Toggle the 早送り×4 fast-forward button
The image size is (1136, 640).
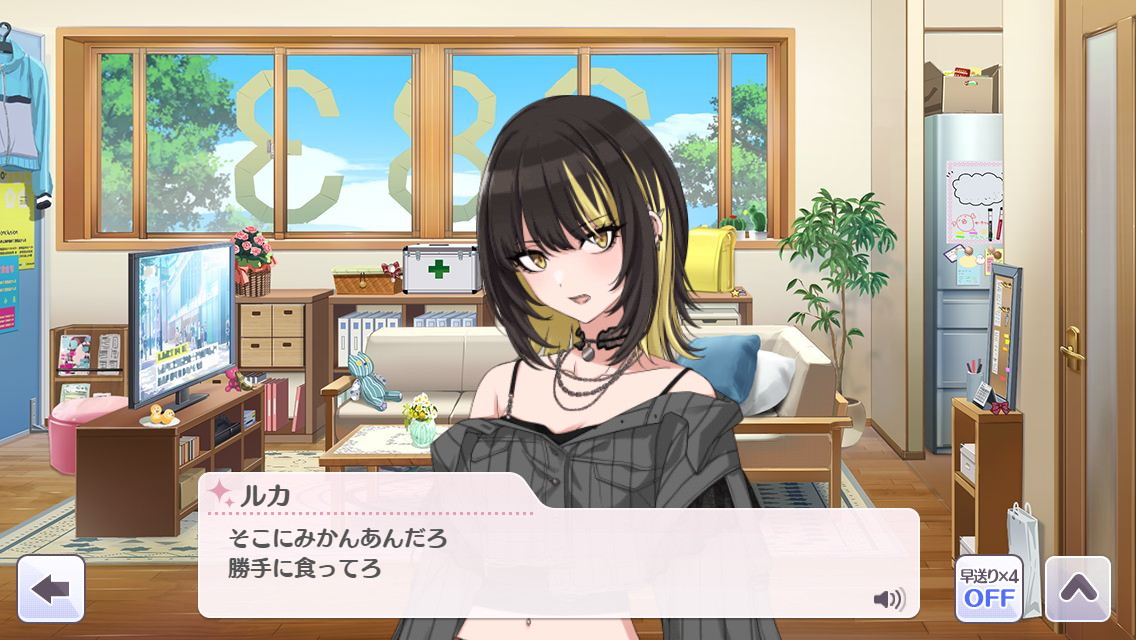point(988,588)
